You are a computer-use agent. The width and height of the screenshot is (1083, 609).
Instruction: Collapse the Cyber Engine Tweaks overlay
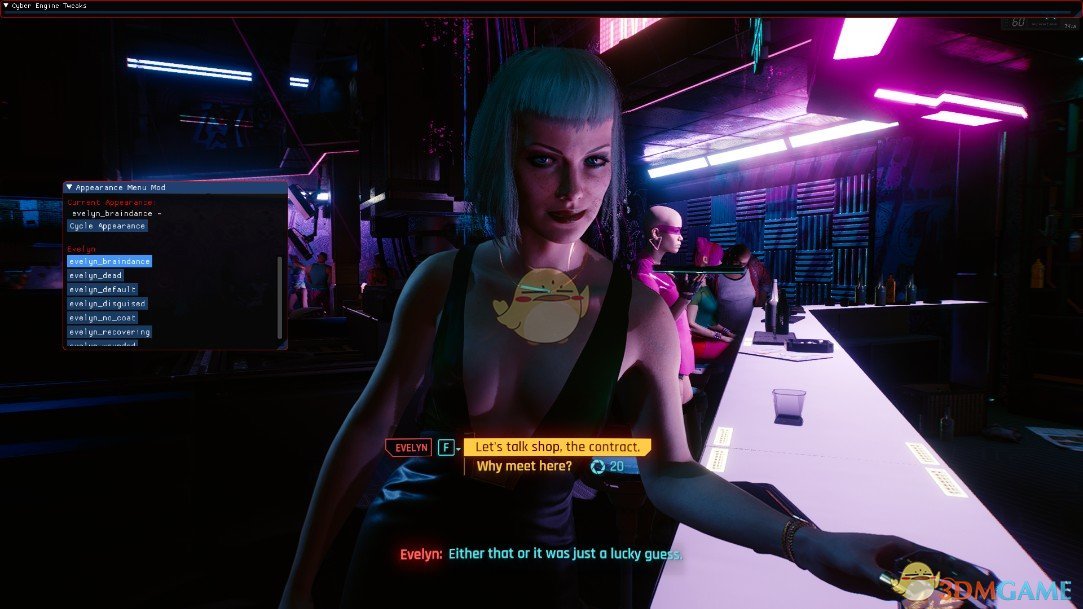click(7, 5)
